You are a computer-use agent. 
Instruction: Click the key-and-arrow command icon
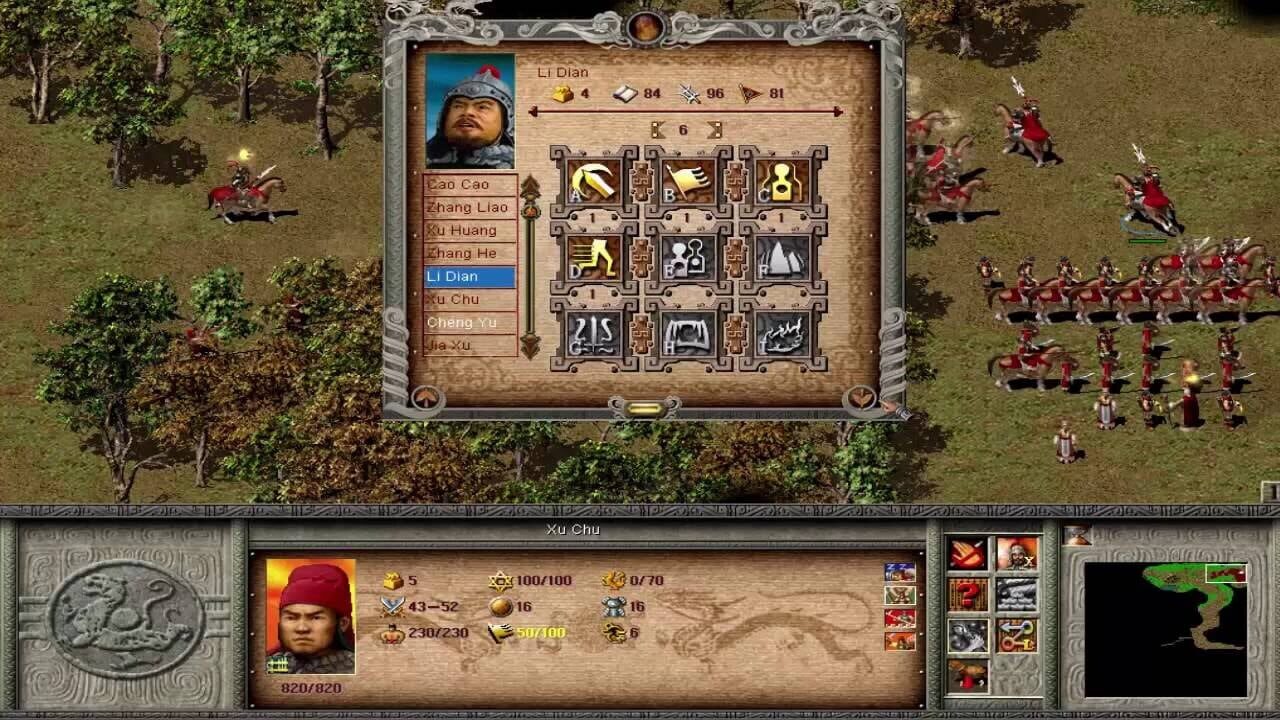point(1016,637)
